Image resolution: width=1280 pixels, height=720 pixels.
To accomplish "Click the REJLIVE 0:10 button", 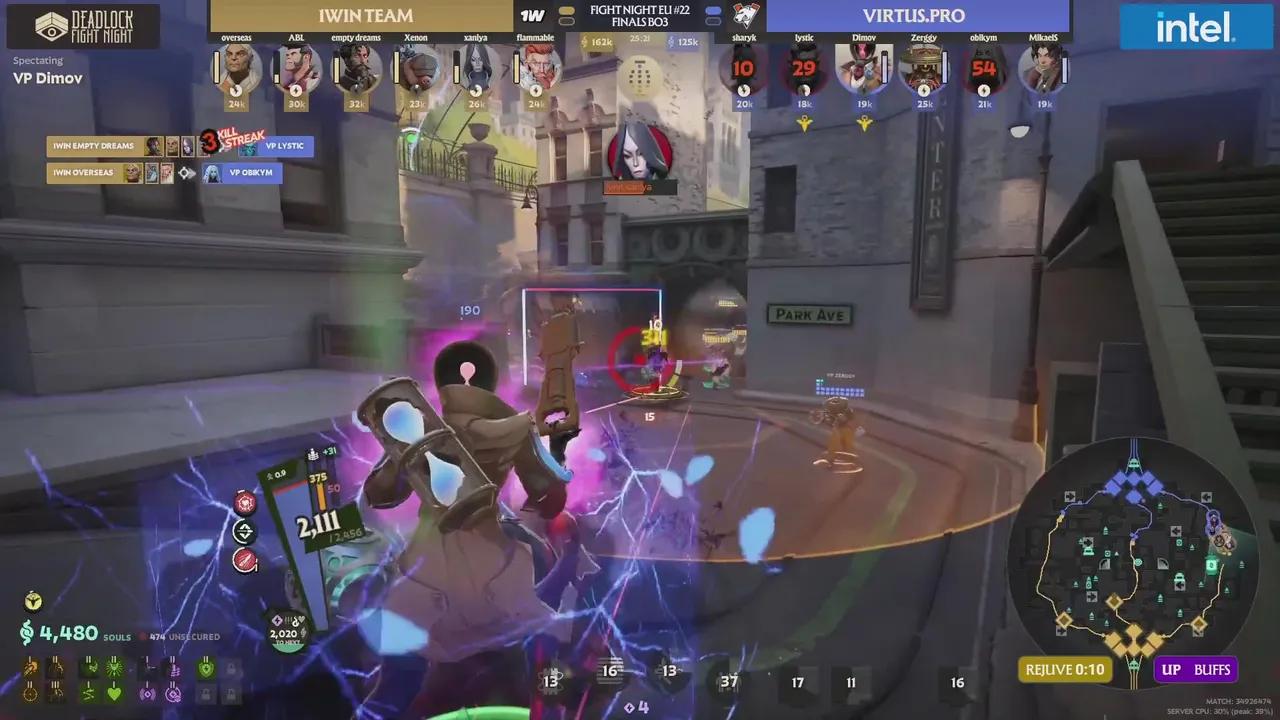I will (1065, 669).
